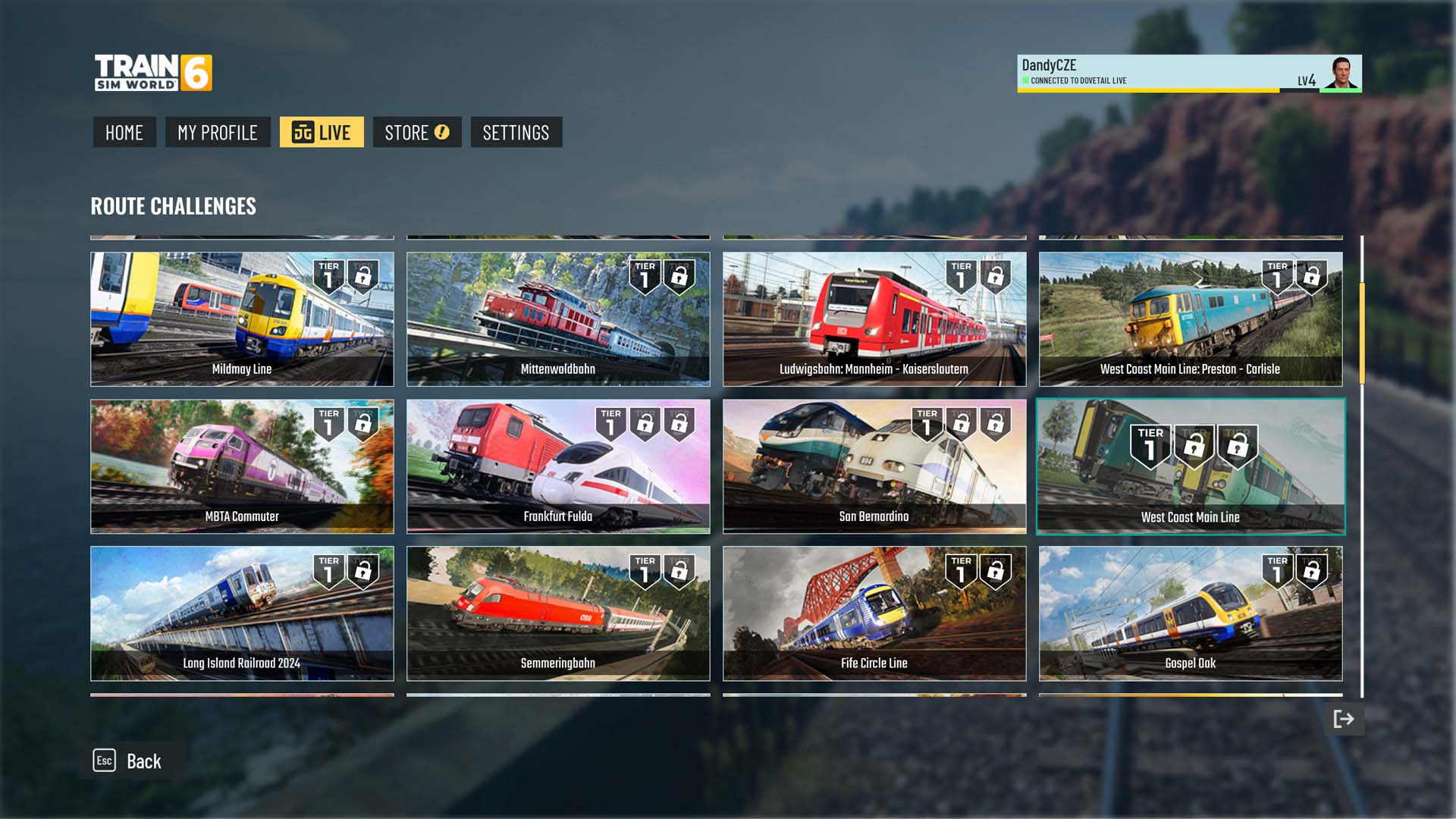The width and height of the screenshot is (1456, 819).
Task: Select the MBTA Commuter route challenge
Action: (242, 466)
